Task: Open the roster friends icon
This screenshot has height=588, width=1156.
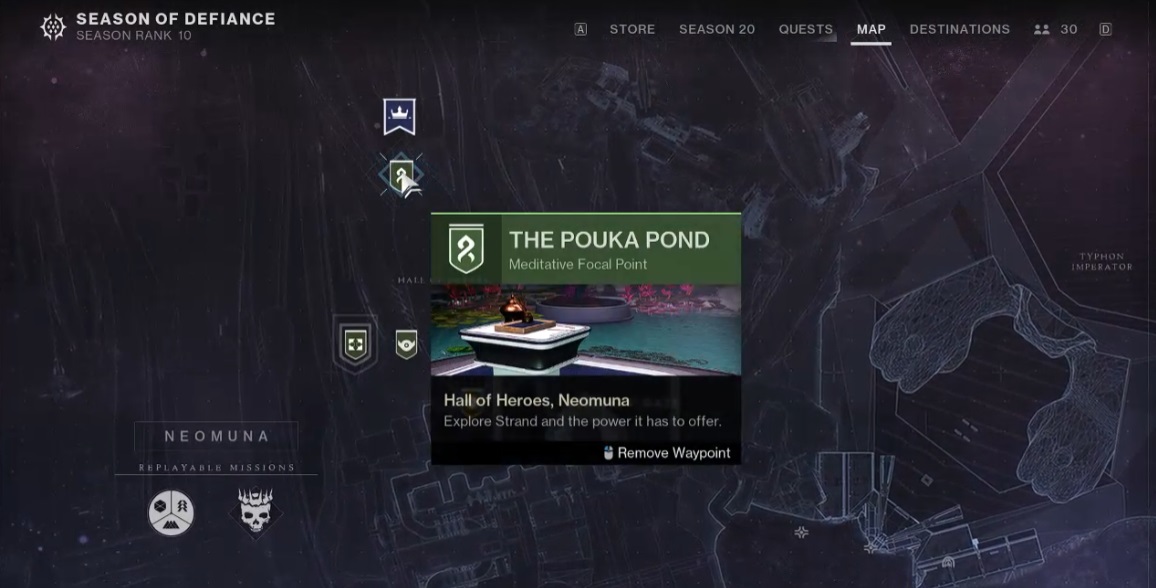Action: click(1042, 29)
